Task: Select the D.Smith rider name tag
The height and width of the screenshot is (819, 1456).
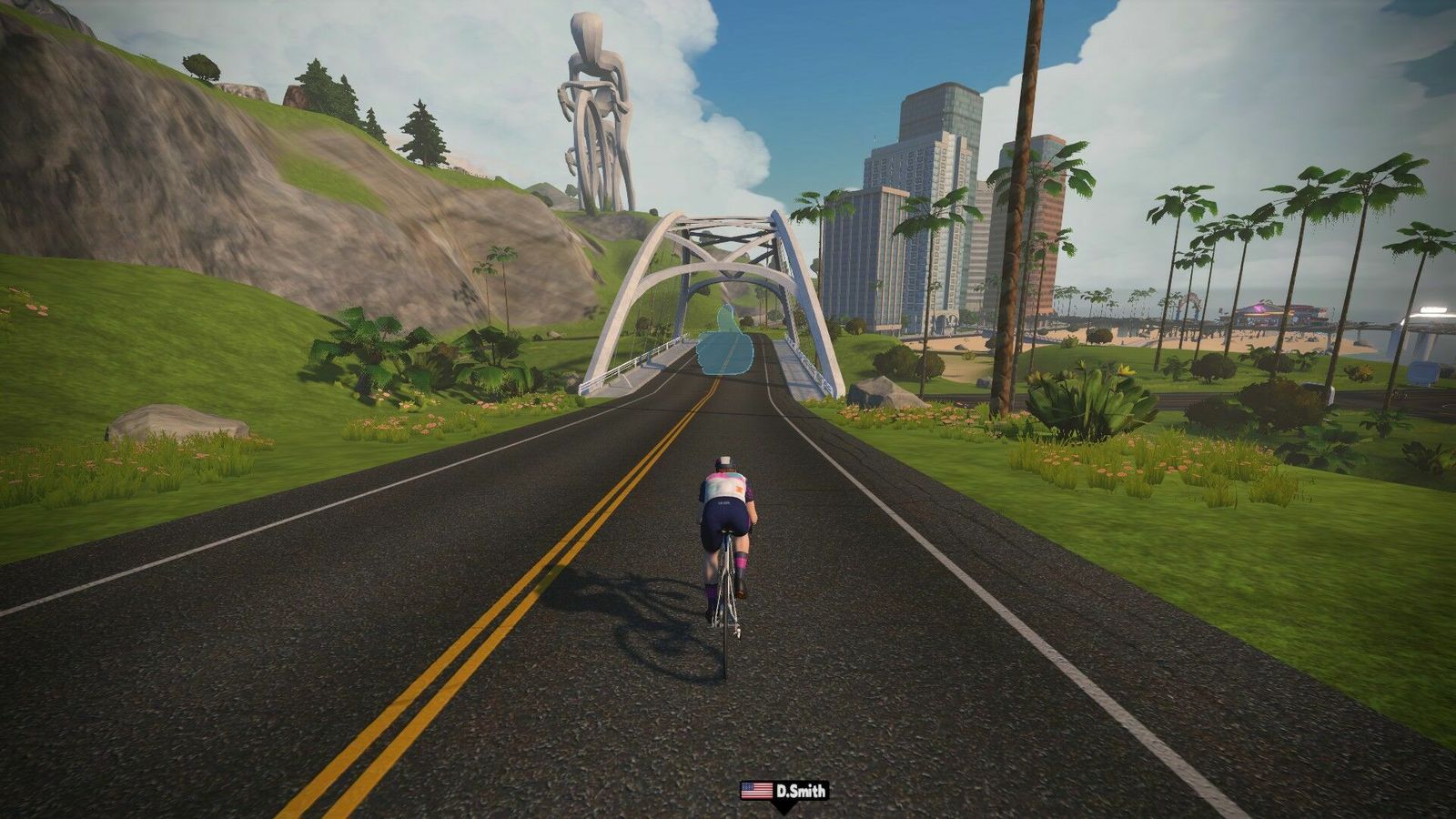Action: 784,791
